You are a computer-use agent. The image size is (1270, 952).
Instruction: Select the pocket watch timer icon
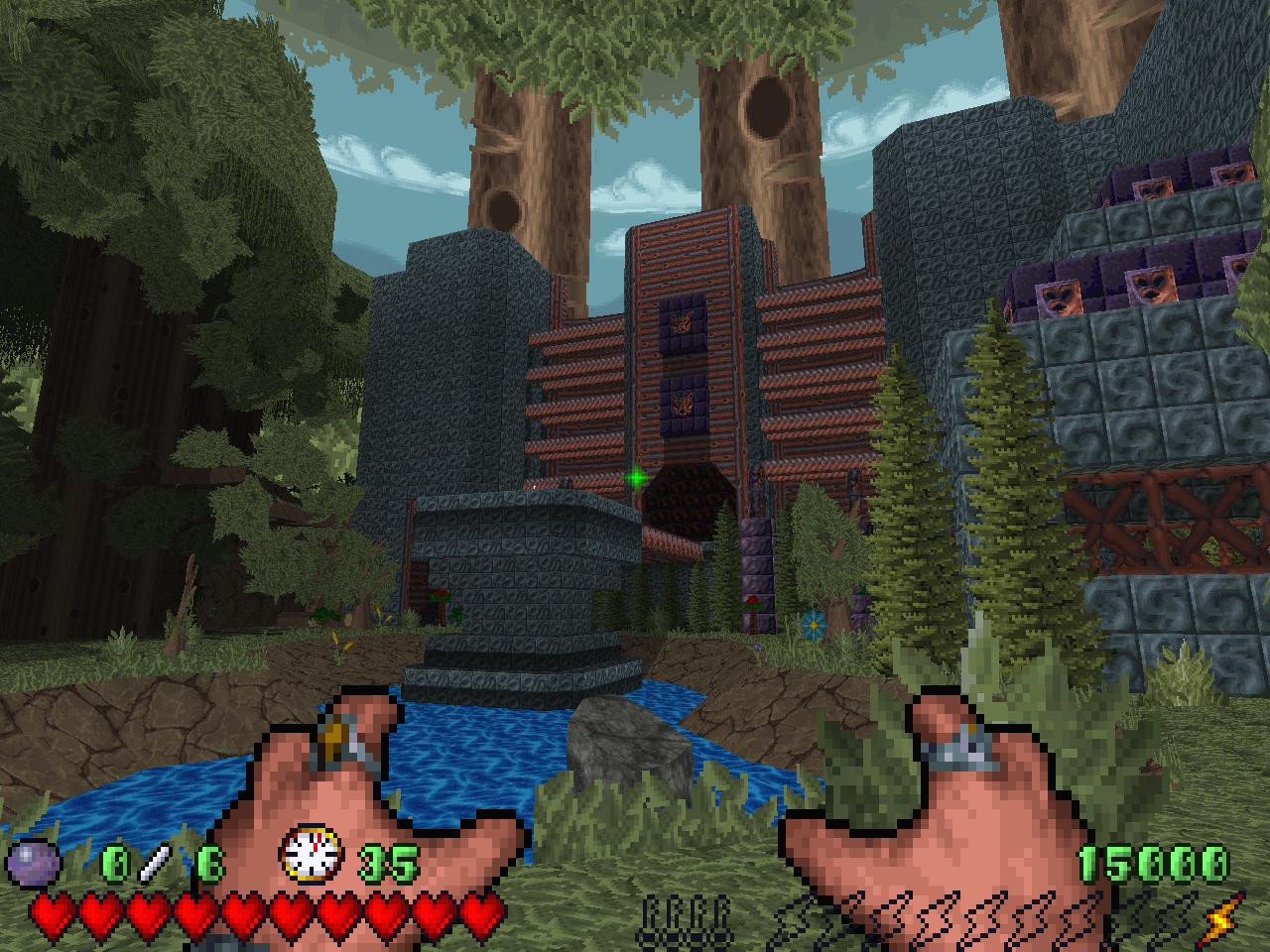[x=312, y=855]
